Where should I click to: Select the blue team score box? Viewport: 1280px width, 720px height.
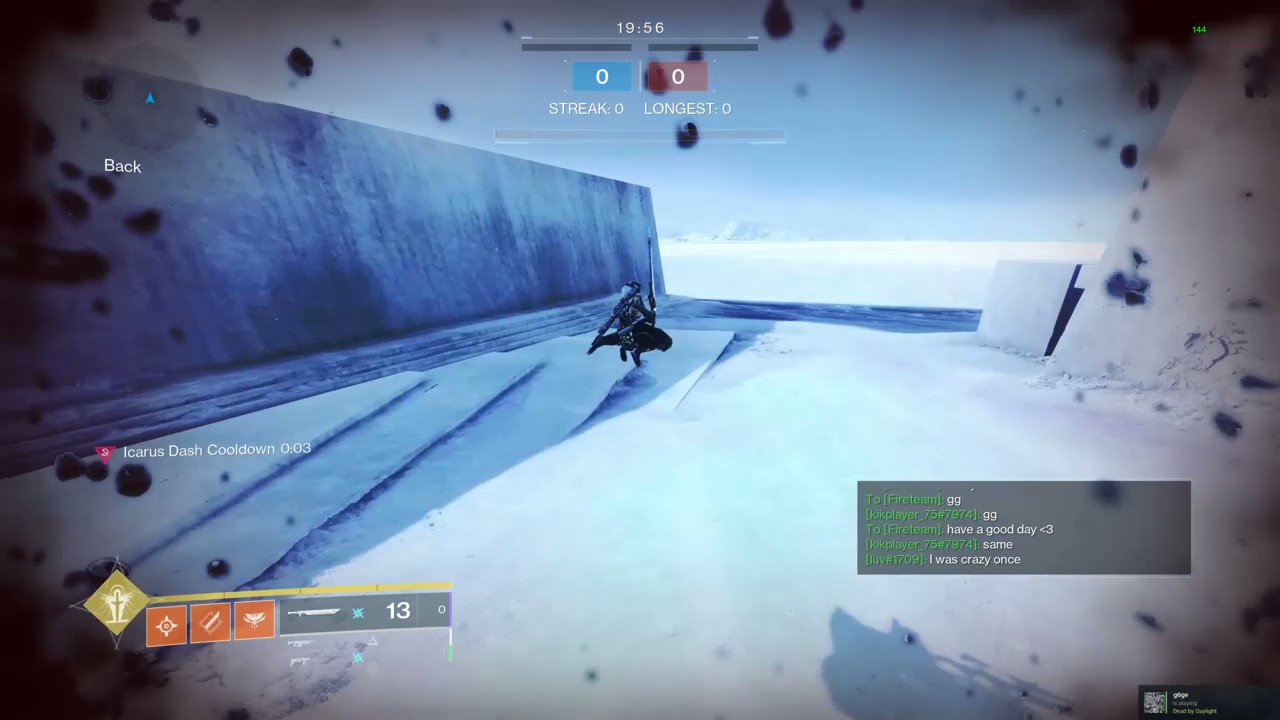(602, 76)
